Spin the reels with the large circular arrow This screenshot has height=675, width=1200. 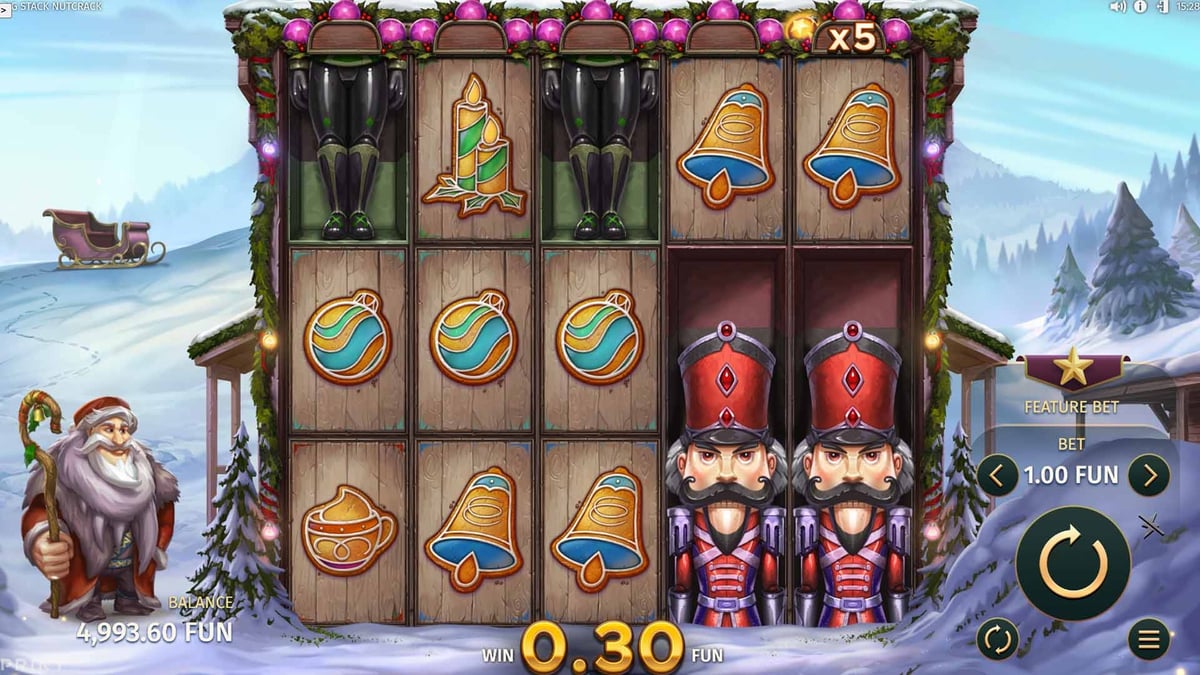click(1073, 563)
